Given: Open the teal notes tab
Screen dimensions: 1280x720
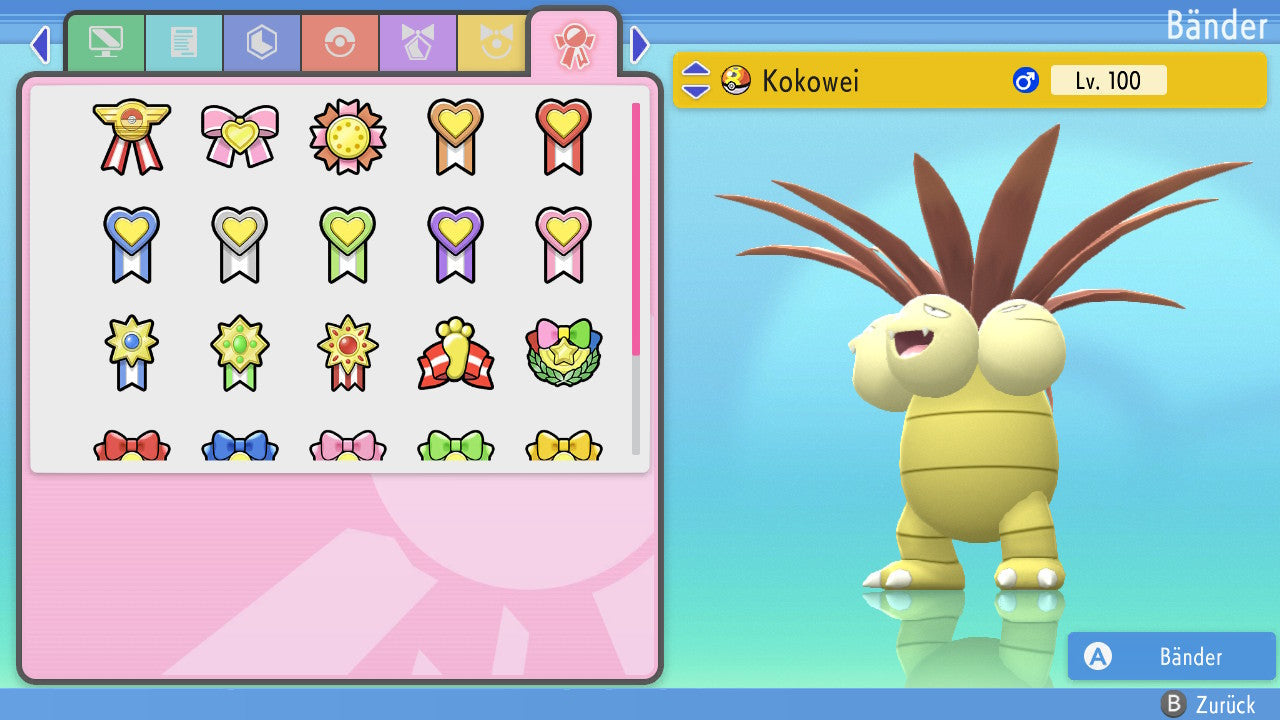Looking at the screenshot, I should (x=184, y=43).
